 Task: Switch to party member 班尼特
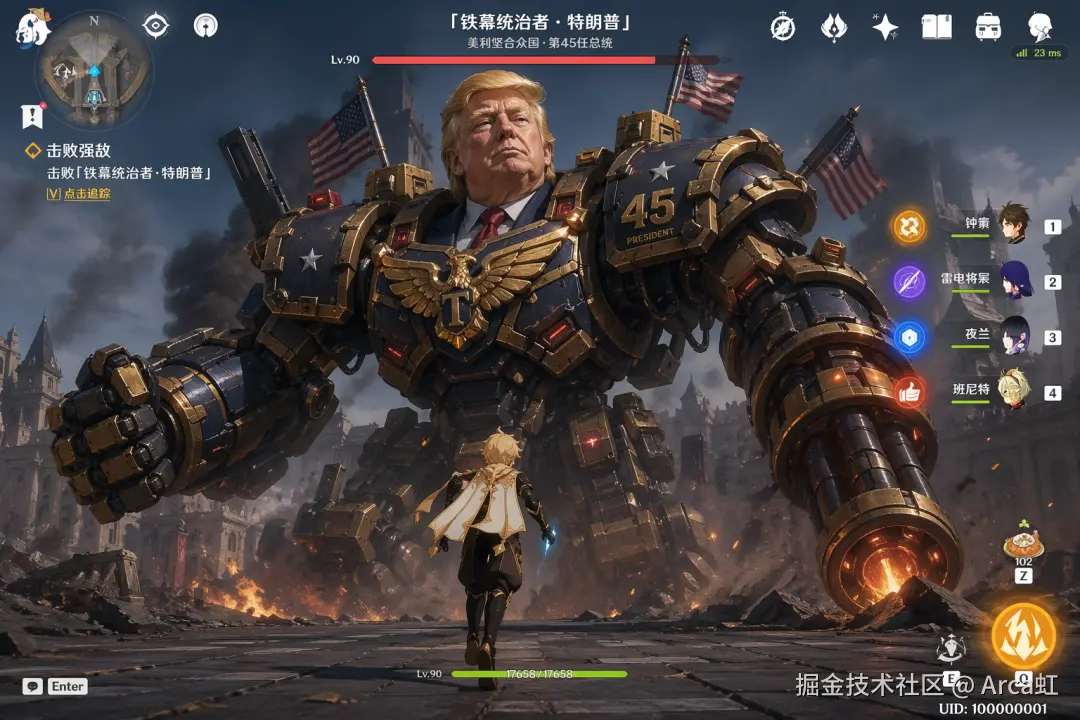point(1012,391)
